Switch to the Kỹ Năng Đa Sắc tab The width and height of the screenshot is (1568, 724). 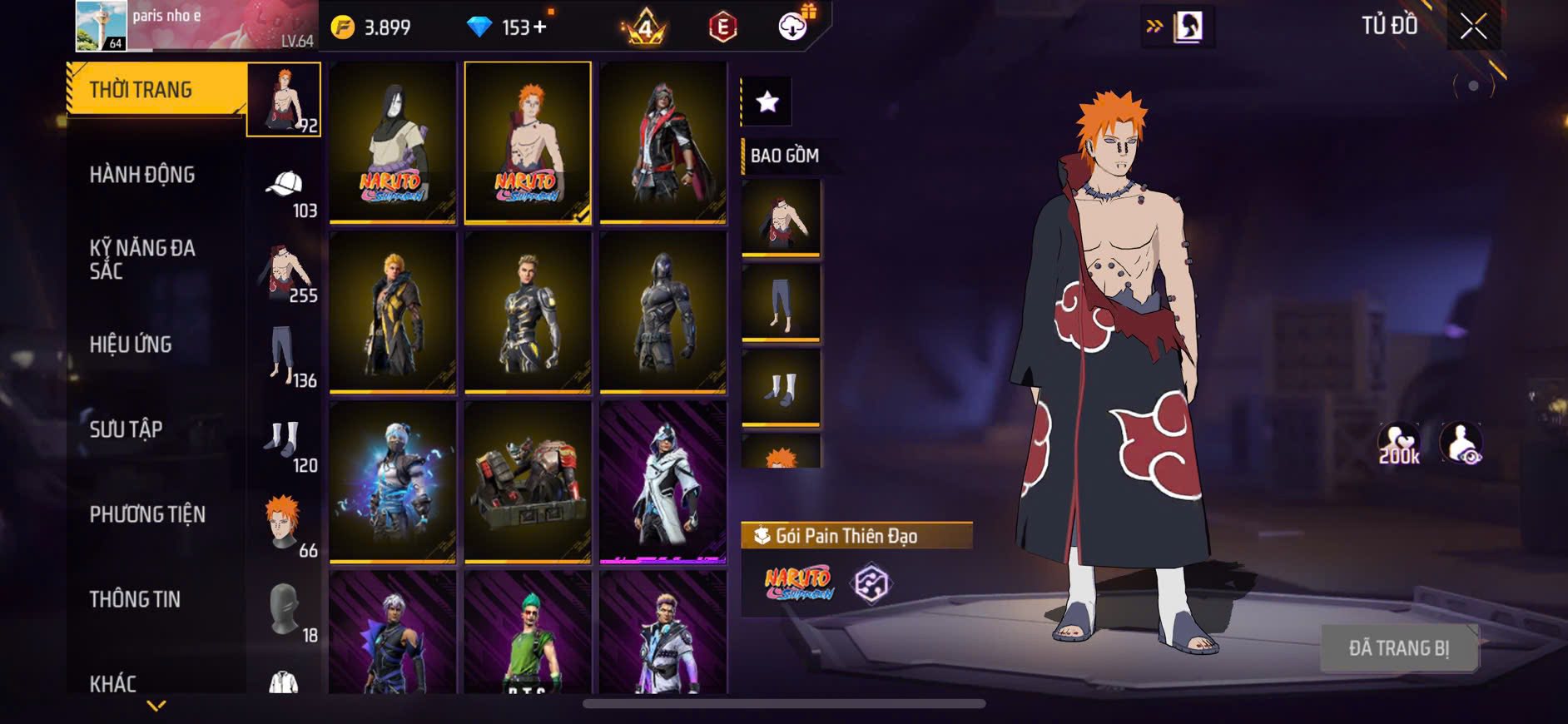tap(142, 260)
